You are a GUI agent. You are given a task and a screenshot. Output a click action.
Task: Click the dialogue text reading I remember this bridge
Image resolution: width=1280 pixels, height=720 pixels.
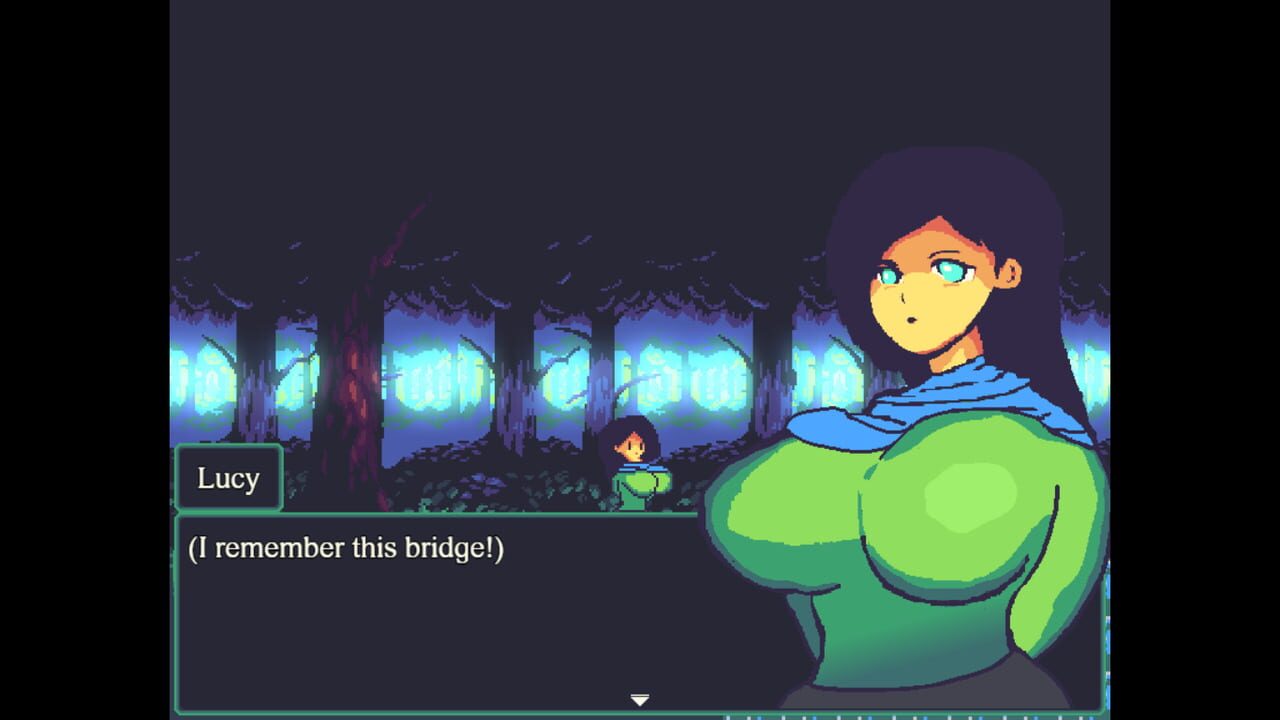(345, 547)
